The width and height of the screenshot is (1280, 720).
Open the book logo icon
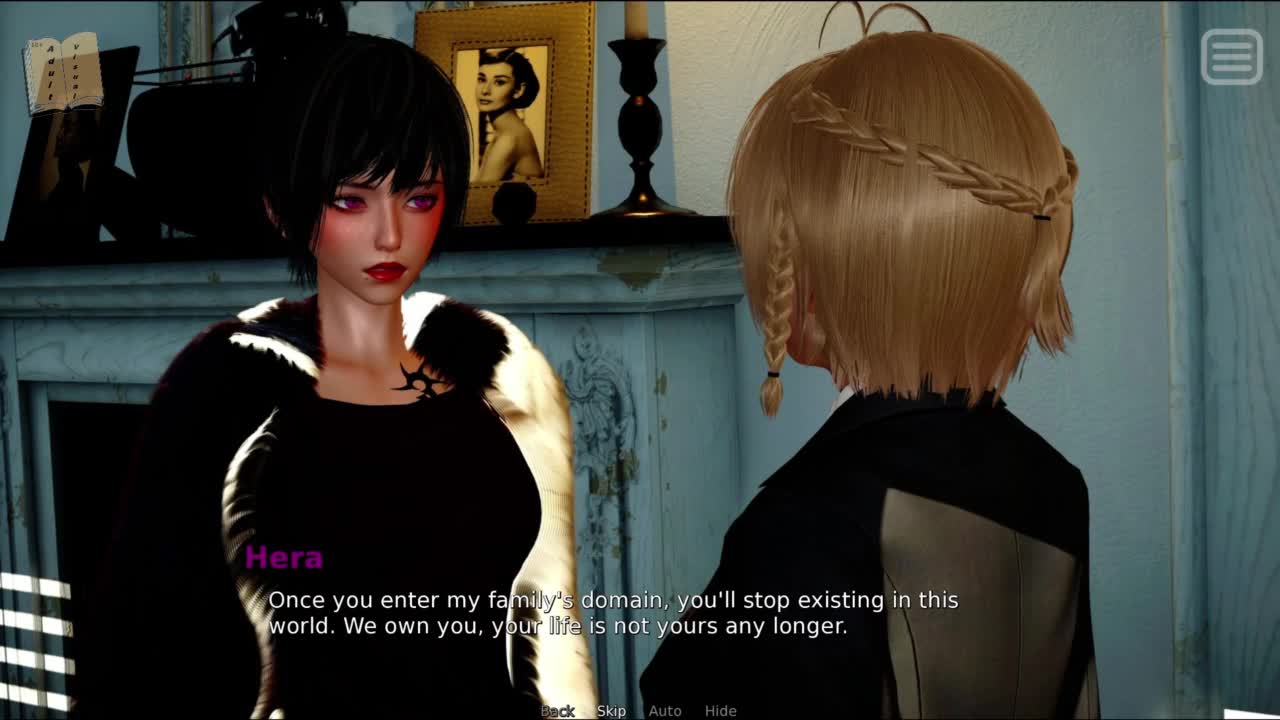click(63, 72)
